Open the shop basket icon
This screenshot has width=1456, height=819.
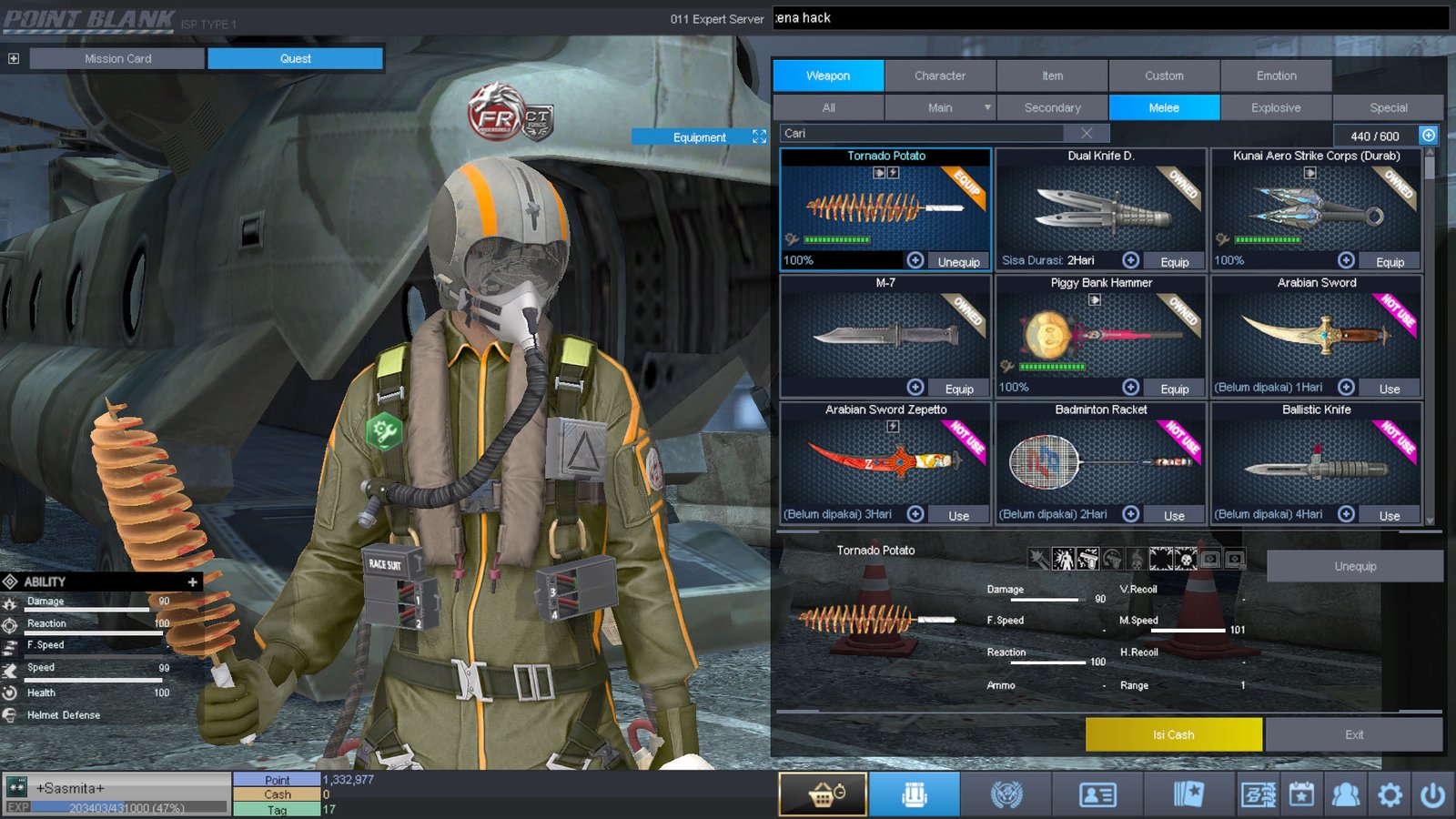[823, 794]
